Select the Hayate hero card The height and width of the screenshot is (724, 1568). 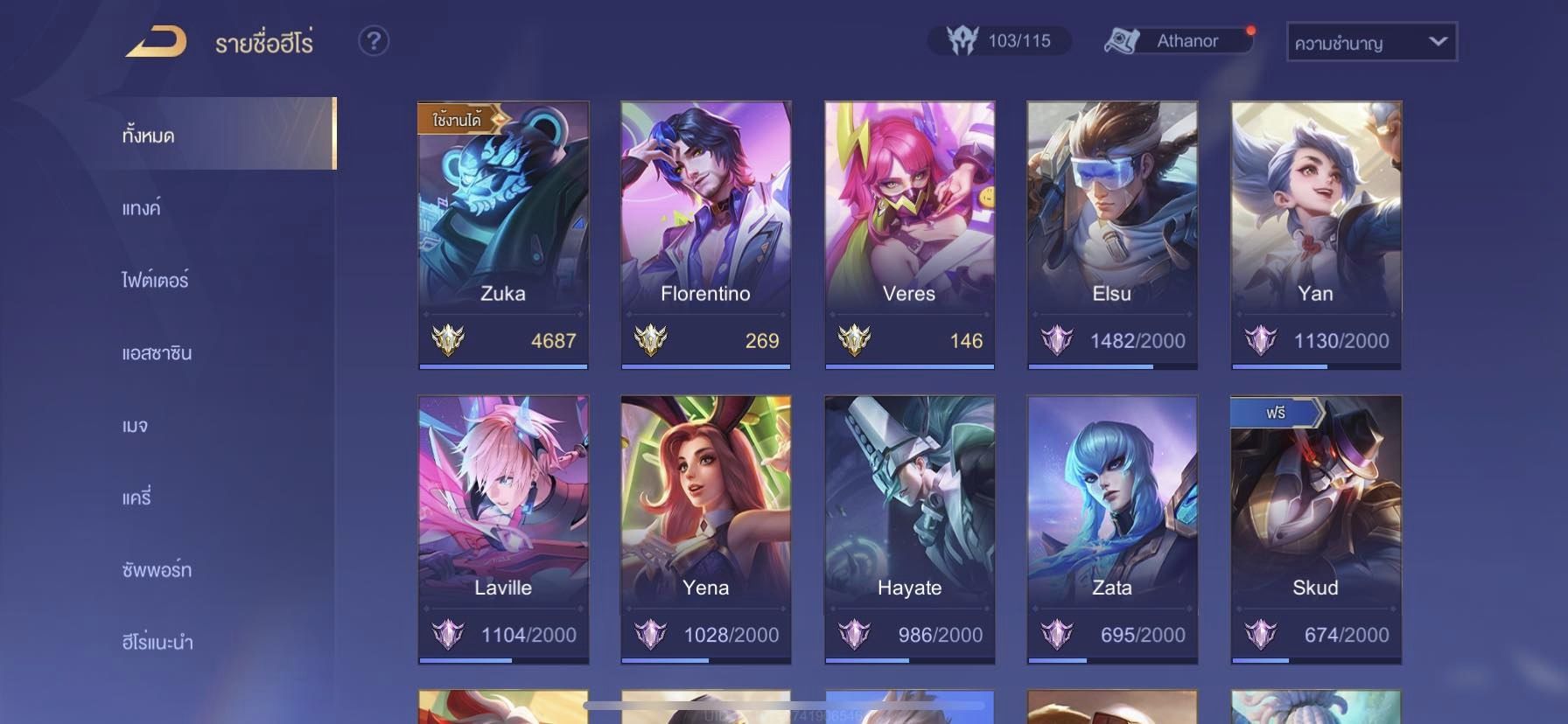[x=909, y=529]
